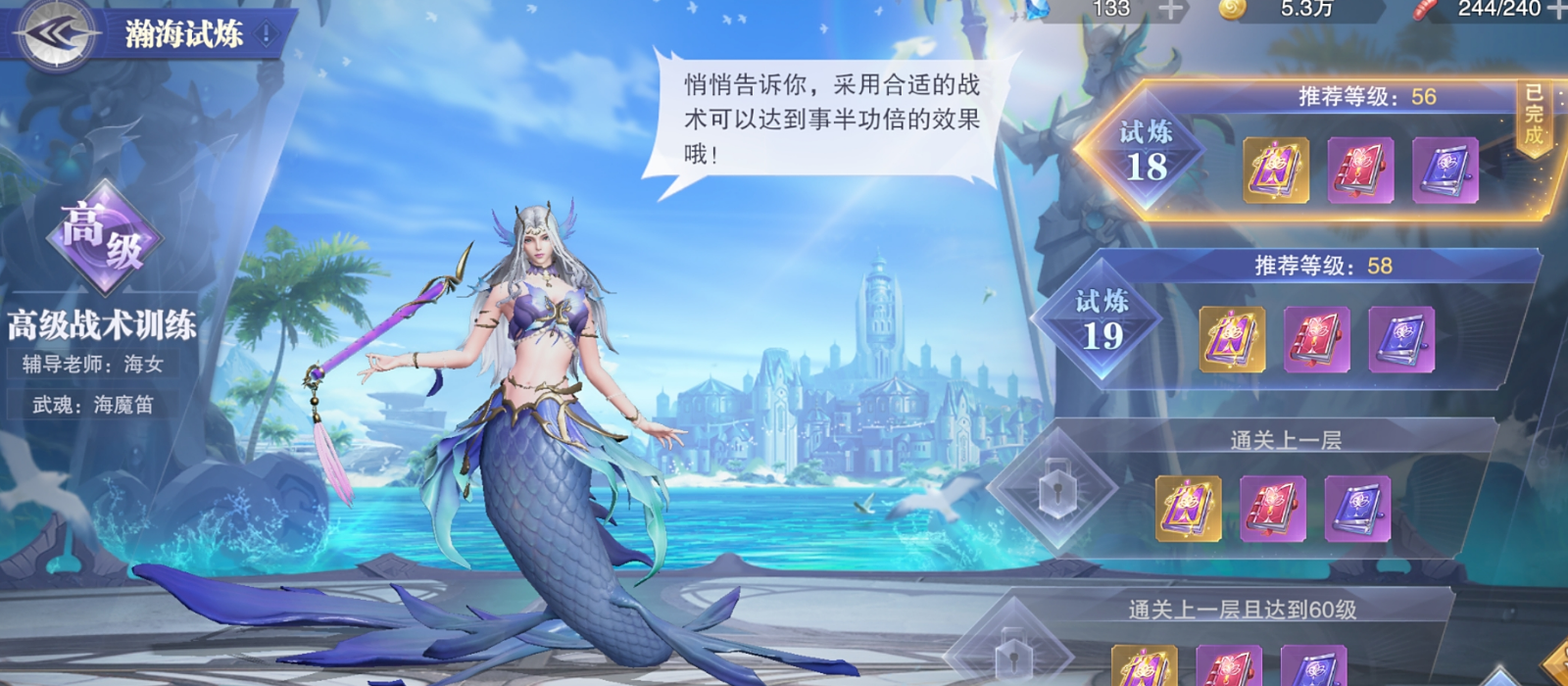
Task: Select the locked 通关上一层且达到60级 stage
Action: click(x=1011, y=653)
